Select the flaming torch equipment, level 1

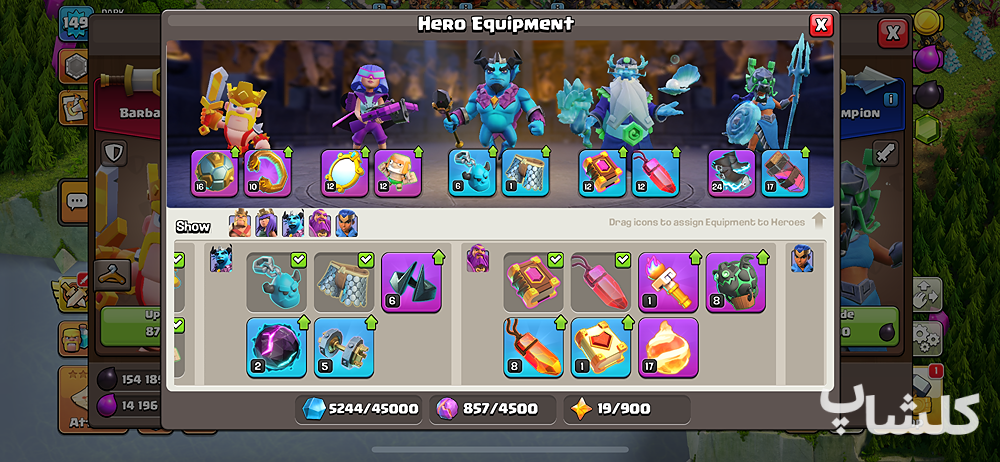668,282
